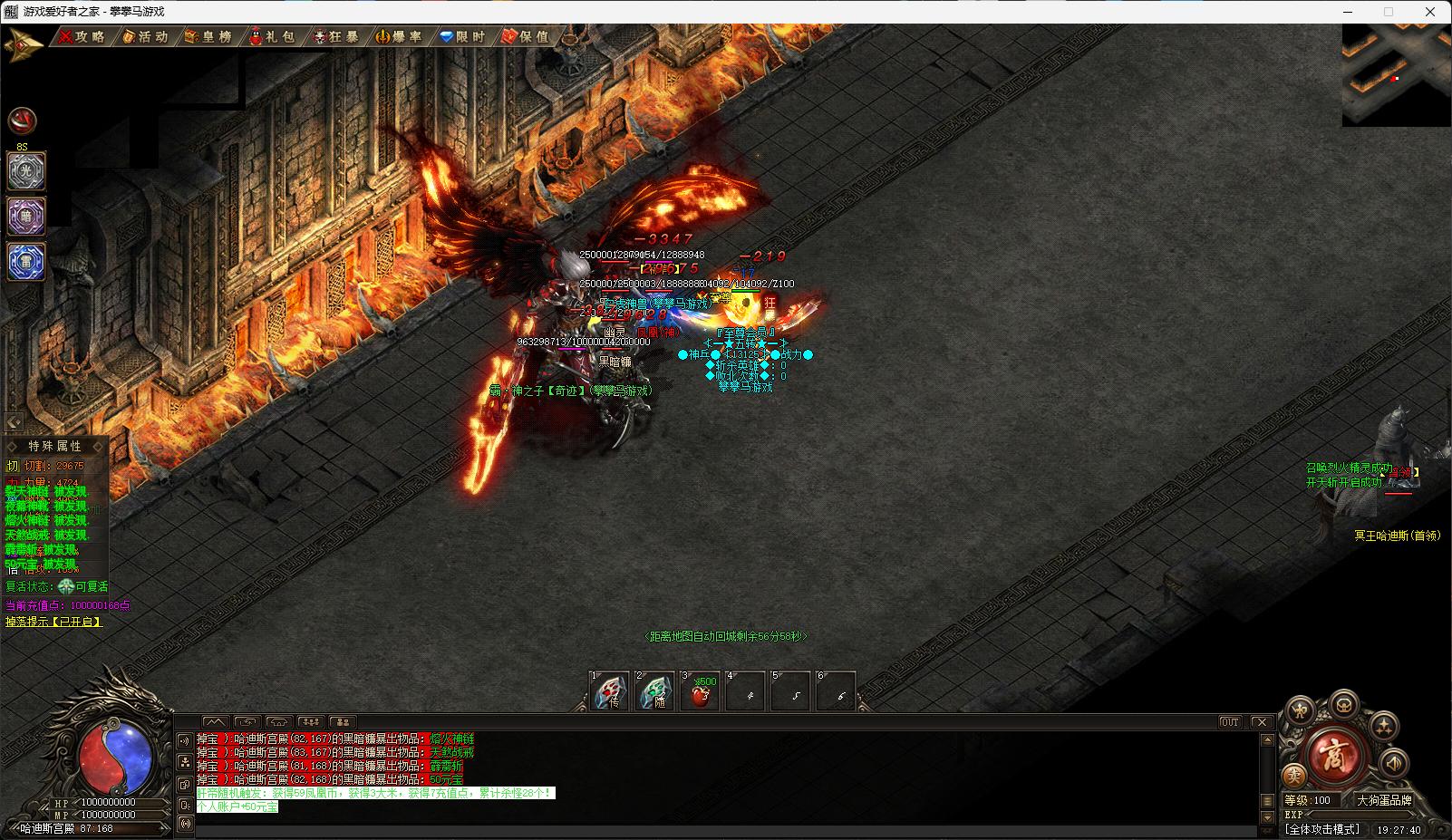Use the red potion stack x500
The height and width of the screenshot is (840, 1452).
tap(700, 692)
